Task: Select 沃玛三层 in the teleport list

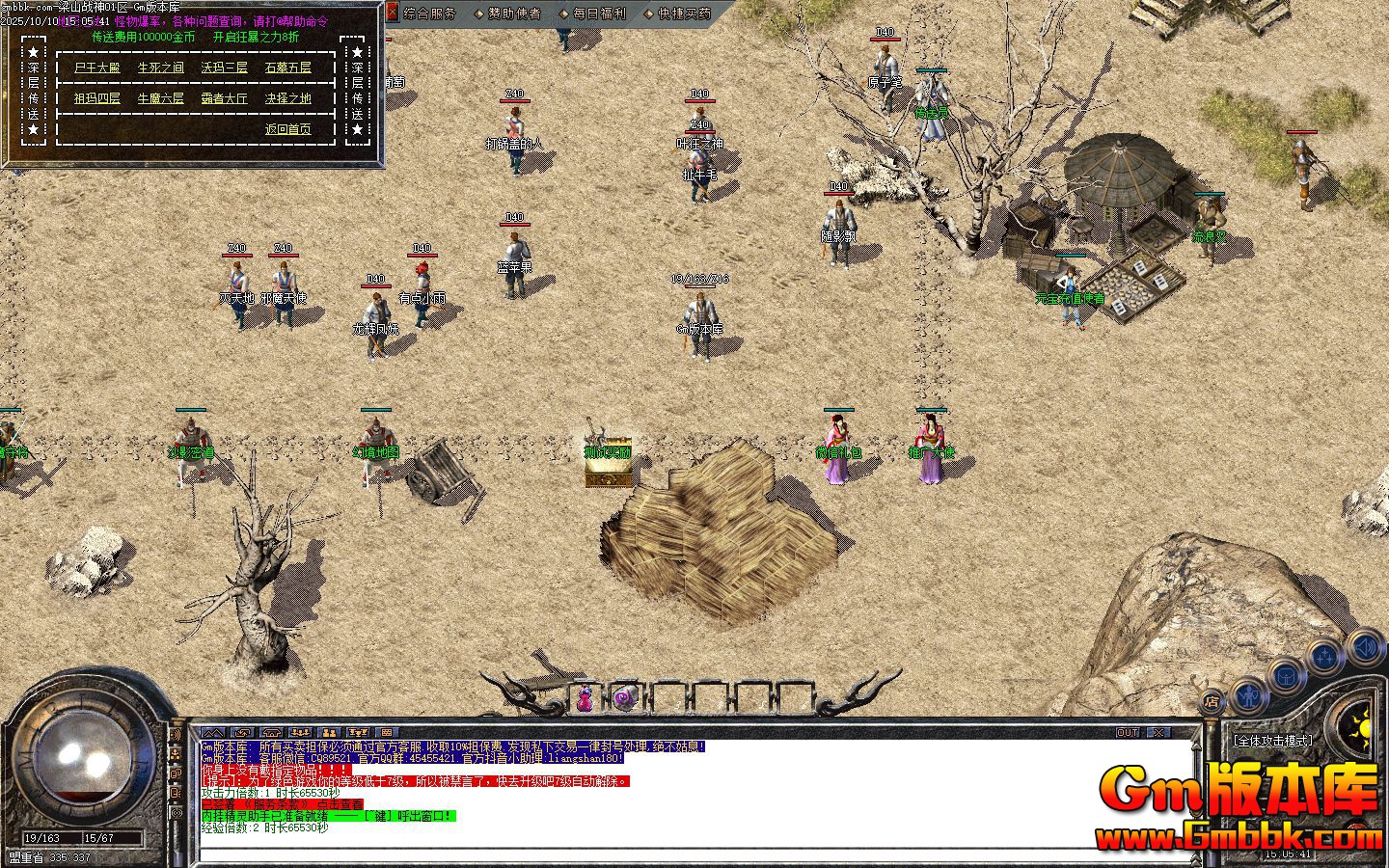Action: pos(225,68)
